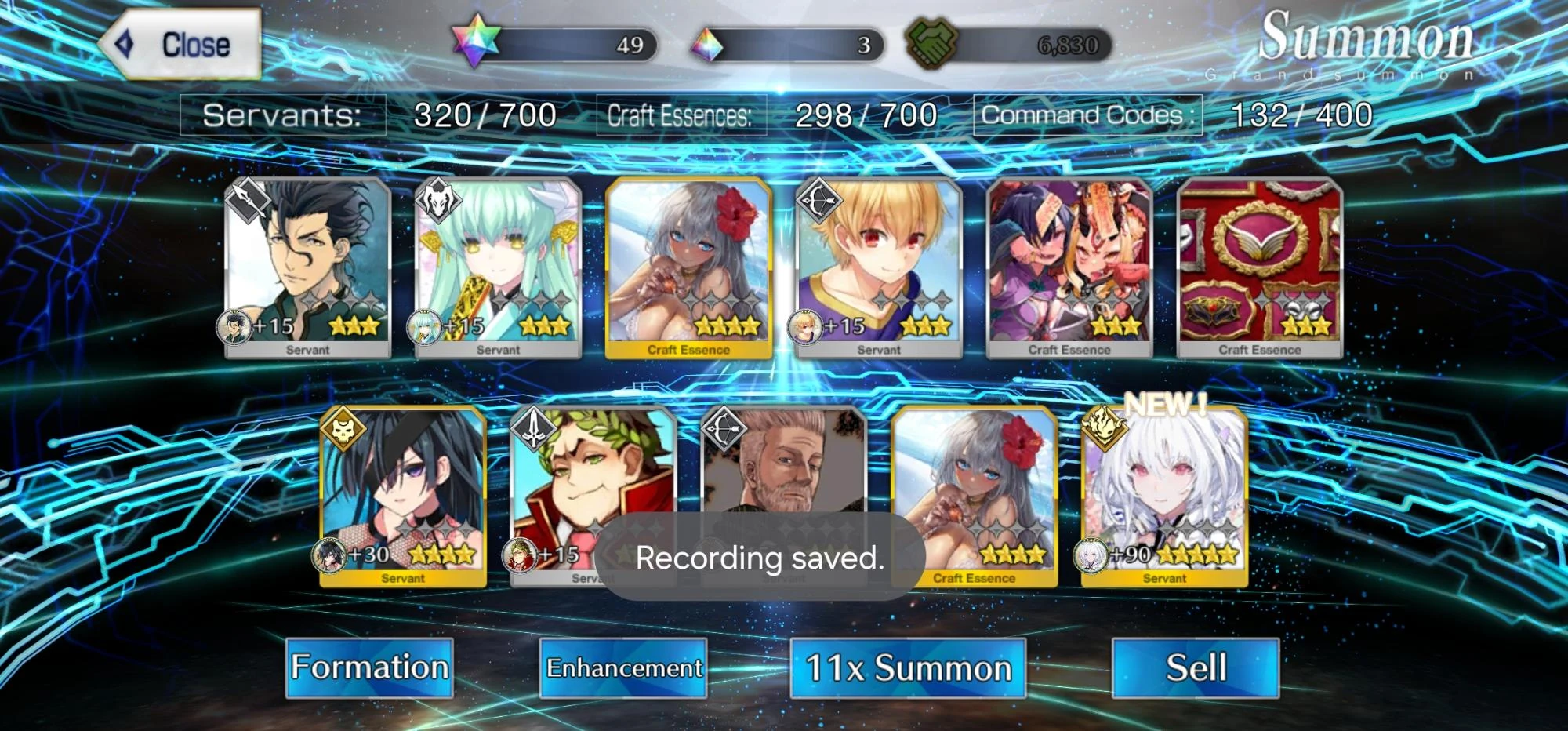Open the Enhancement menu
The width and height of the screenshot is (1568, 731).
(625, 668)
